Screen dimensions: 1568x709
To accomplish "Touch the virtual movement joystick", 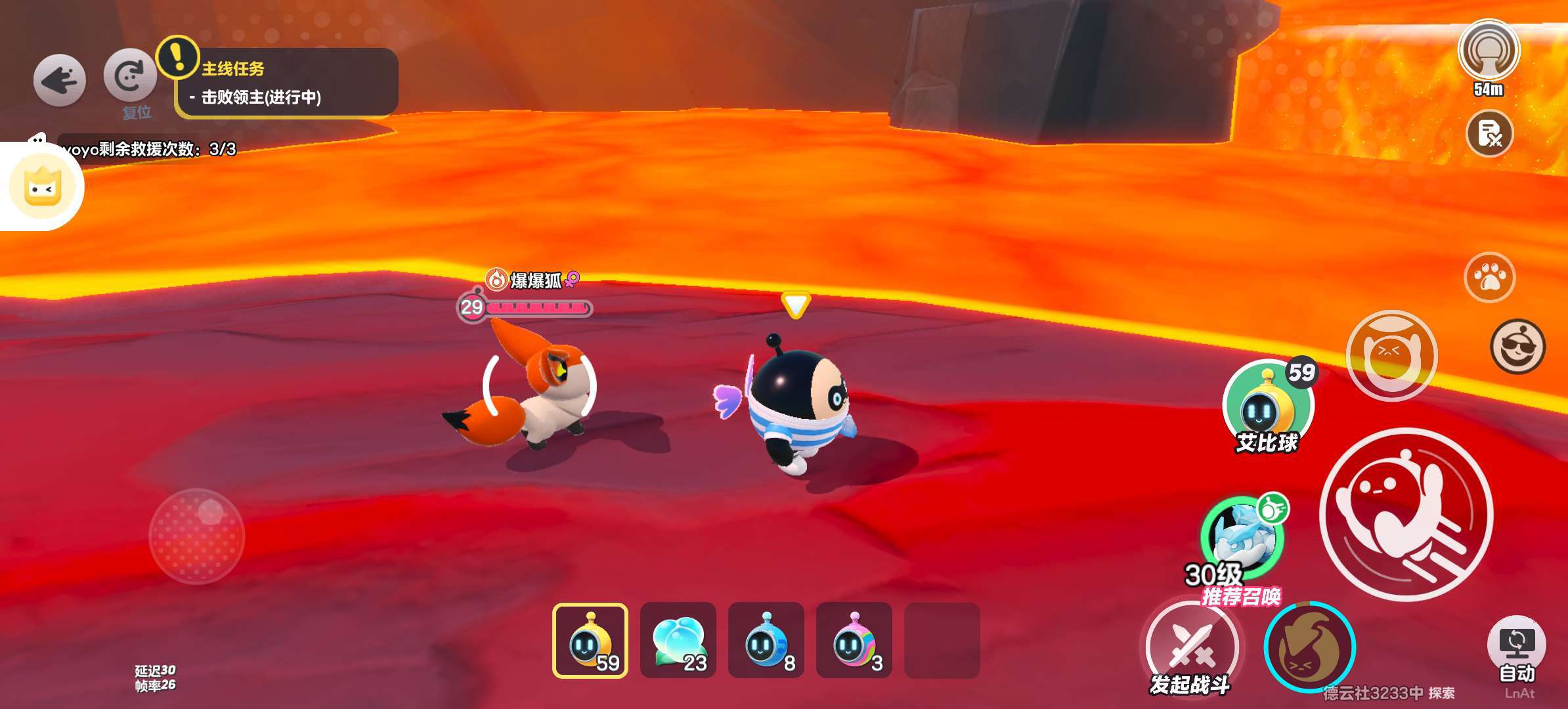I will click(x=197, y=536).
